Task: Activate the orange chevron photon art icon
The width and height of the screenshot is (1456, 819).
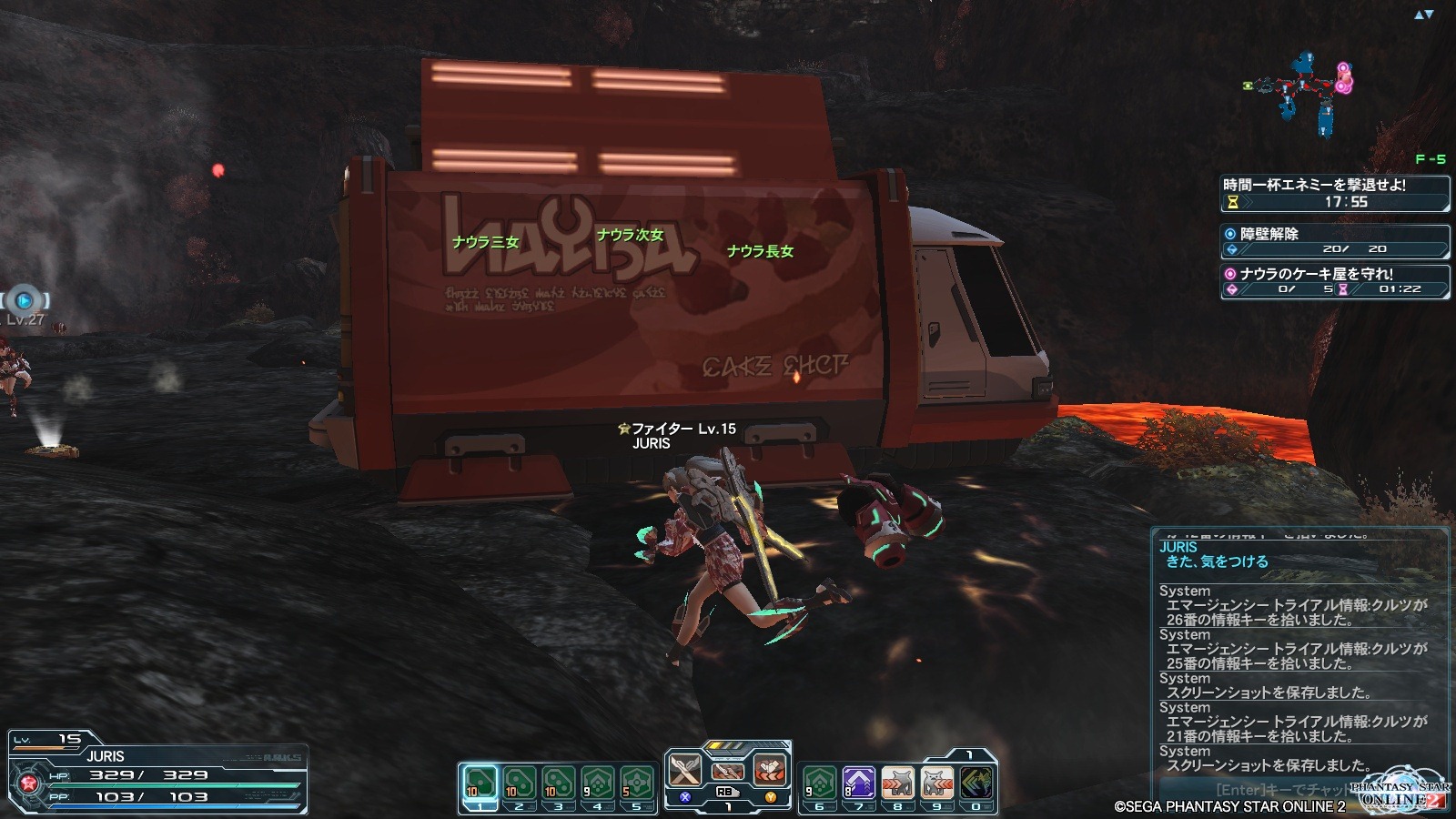Action: click(x=770, y=772)
